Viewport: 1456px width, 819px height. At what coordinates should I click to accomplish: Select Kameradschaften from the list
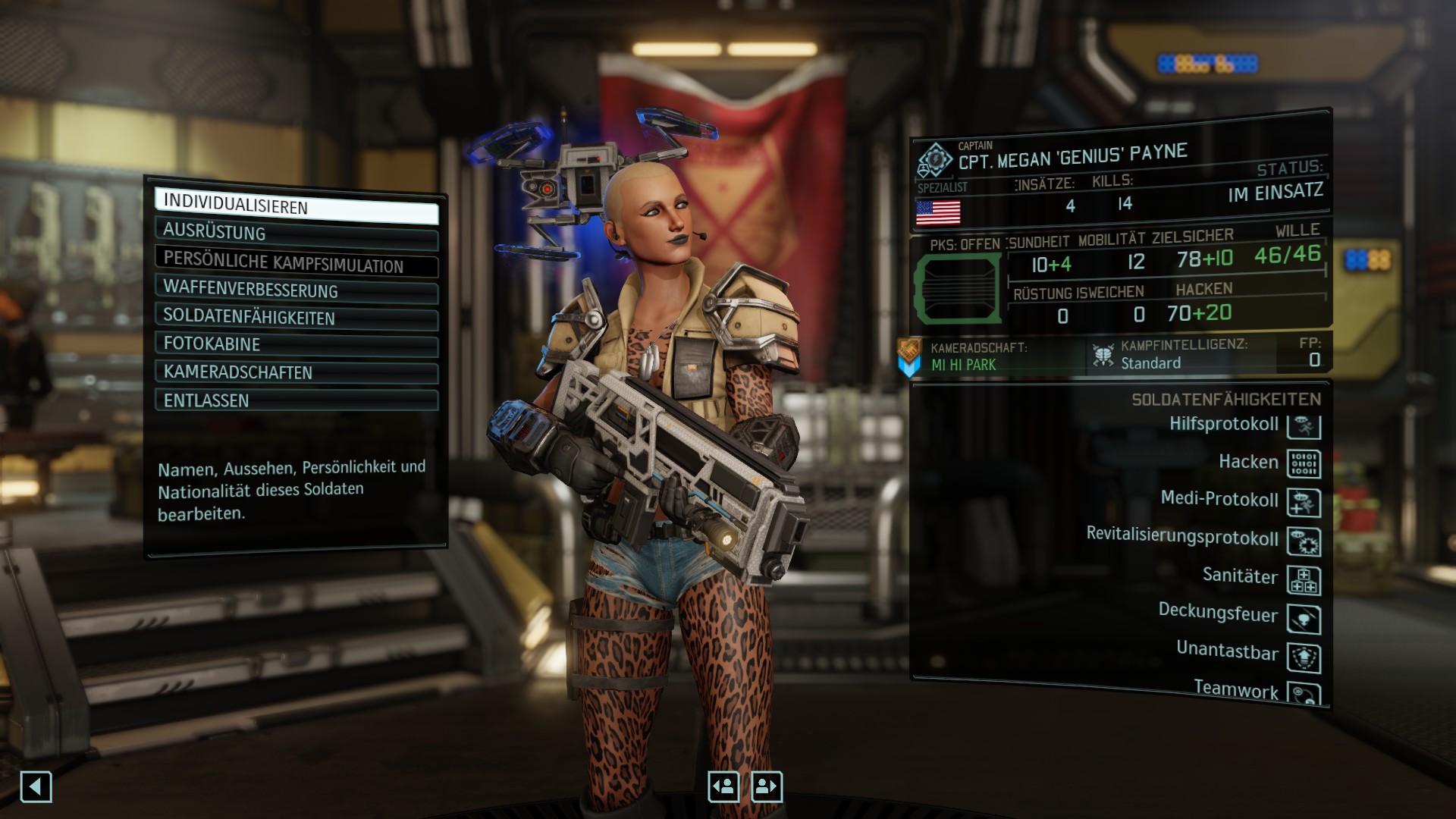[x=296, y=372]
